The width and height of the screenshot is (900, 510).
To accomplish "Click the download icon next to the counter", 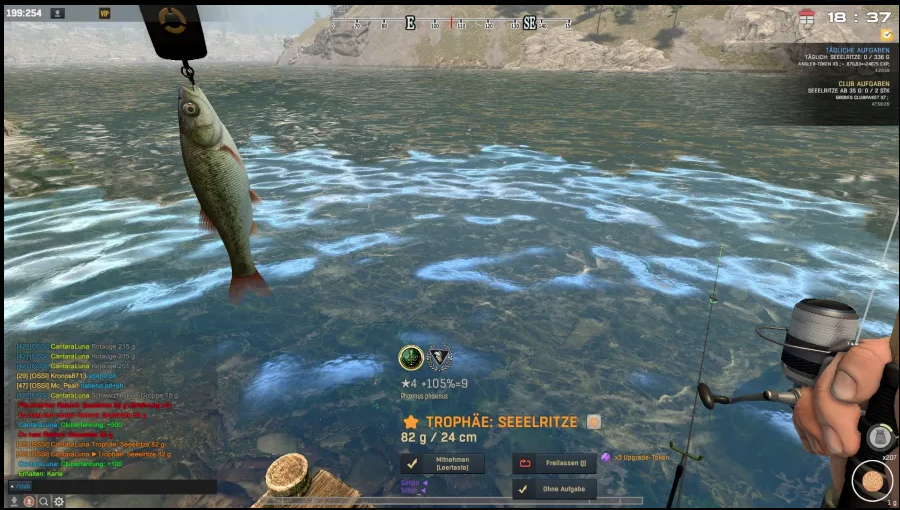I will 58,14.
